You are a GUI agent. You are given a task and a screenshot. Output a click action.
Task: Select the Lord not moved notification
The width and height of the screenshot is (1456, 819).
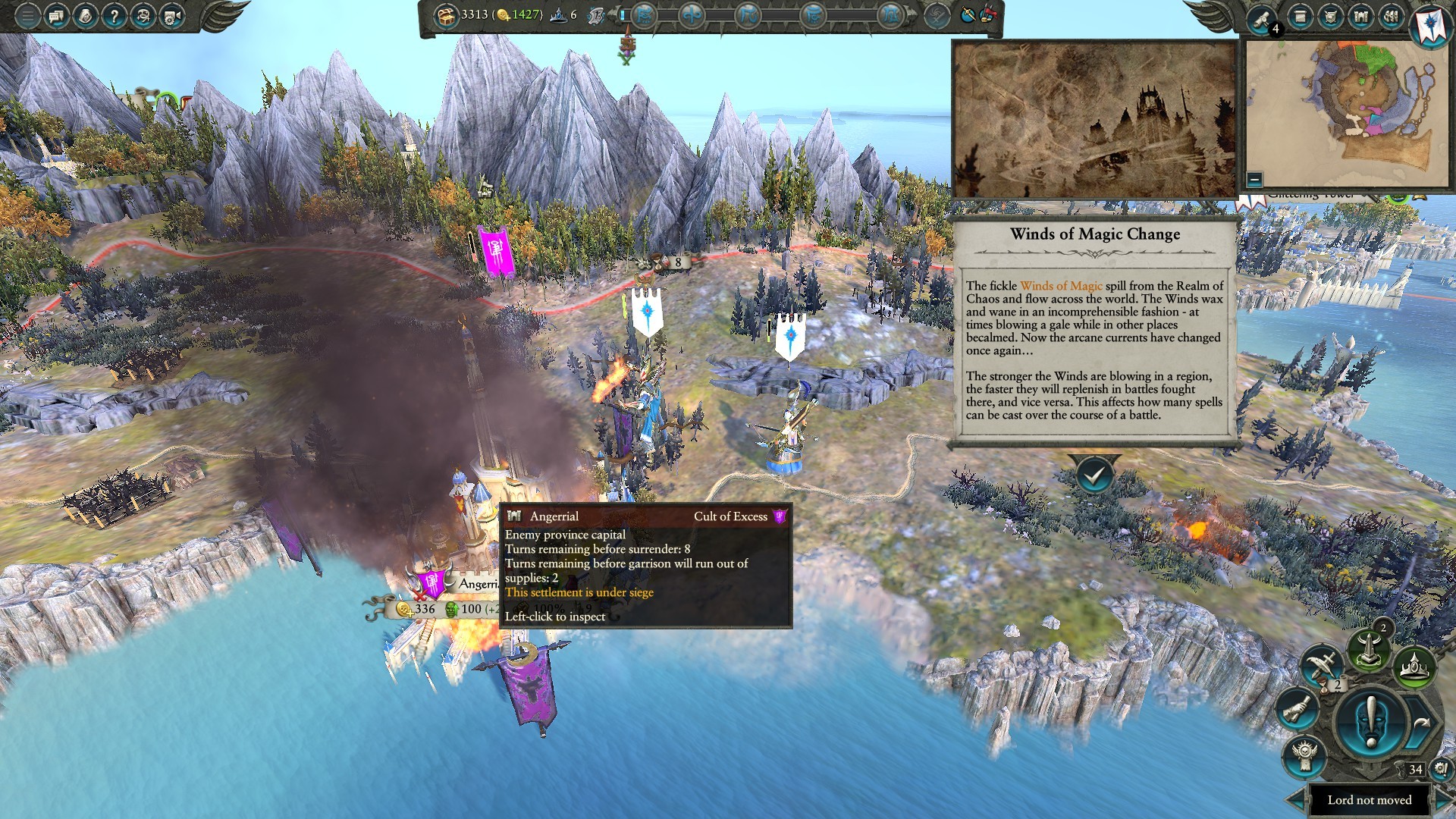pos(1369,799)
